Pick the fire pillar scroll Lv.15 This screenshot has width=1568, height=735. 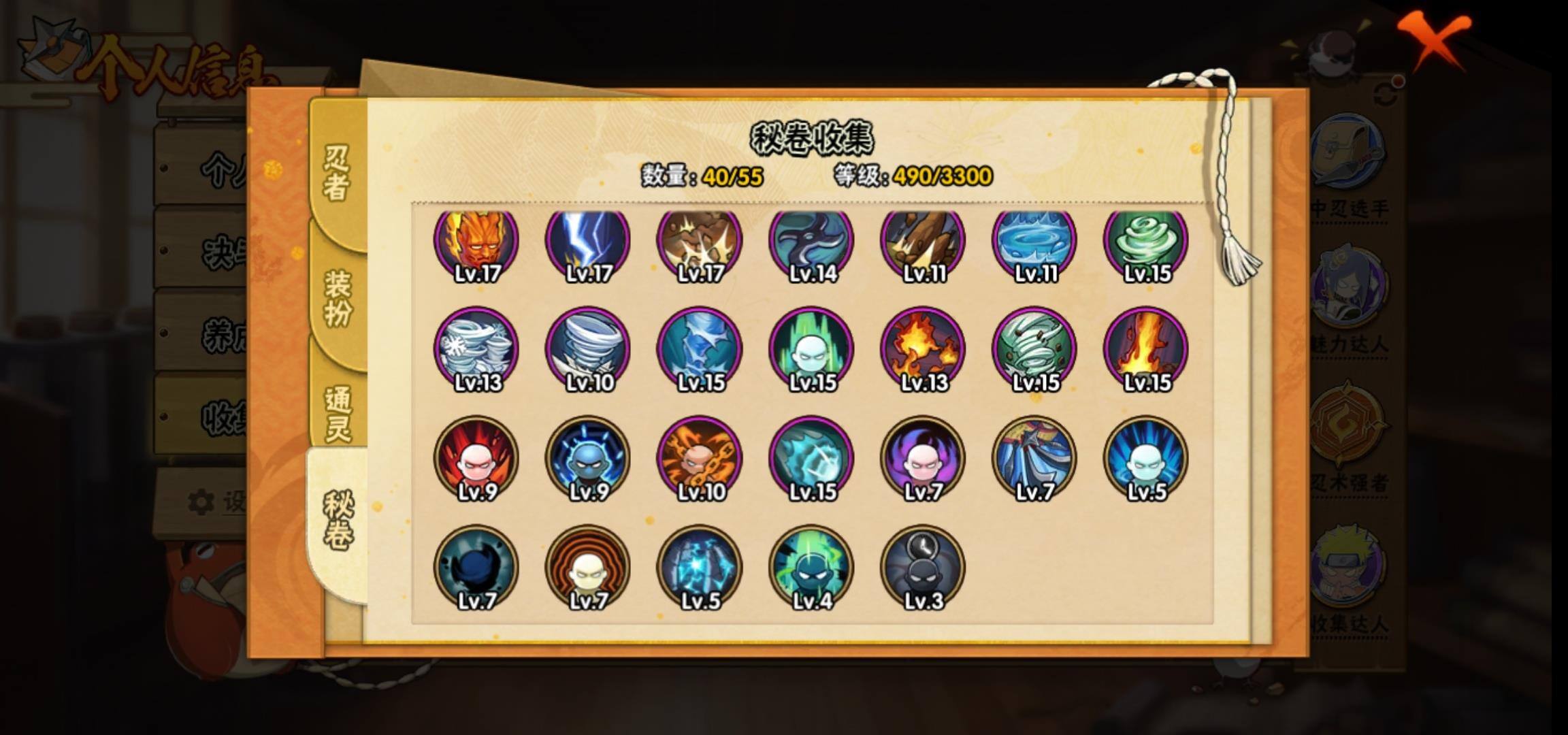pyautogui.click(x=1146, y=350)
